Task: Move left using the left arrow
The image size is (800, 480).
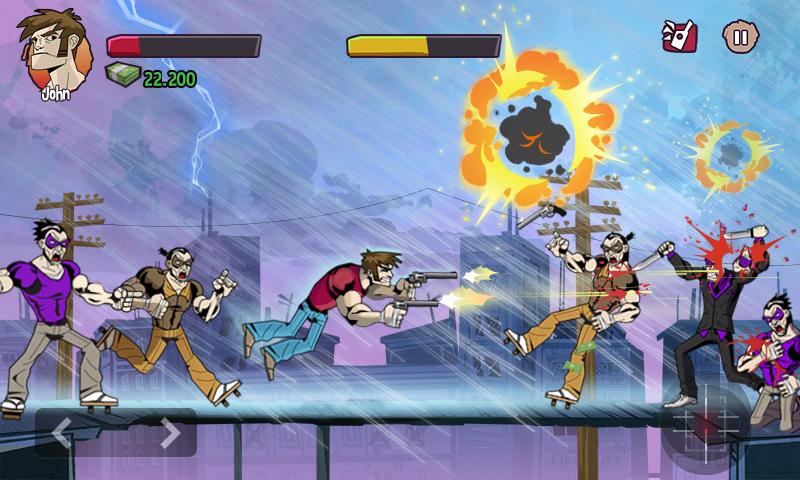Action: (x=63, y=433)
